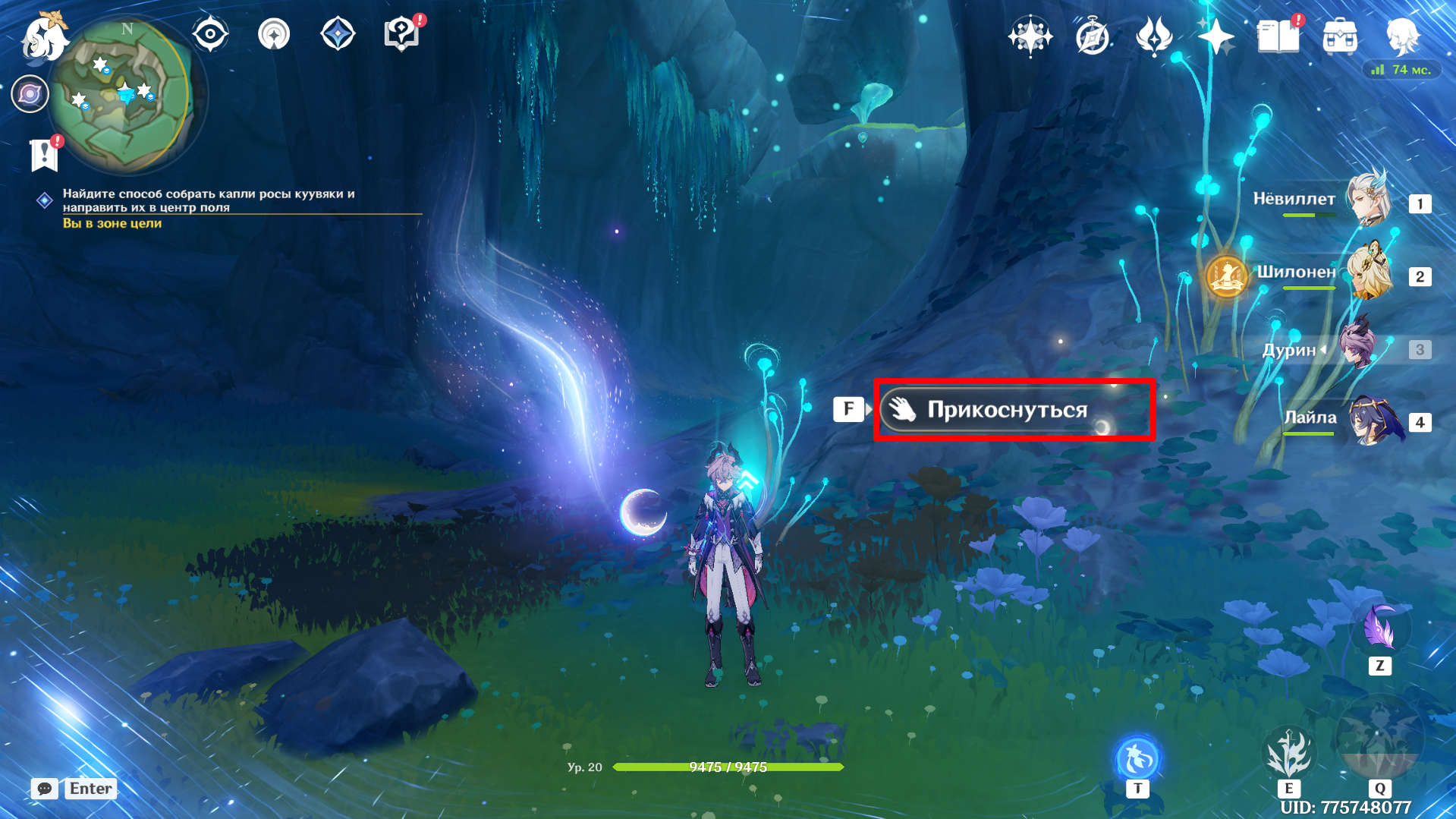This screenshot has height=819, width=1456.
Task: Open the Paimon menu icon
Action: [44, 36]
